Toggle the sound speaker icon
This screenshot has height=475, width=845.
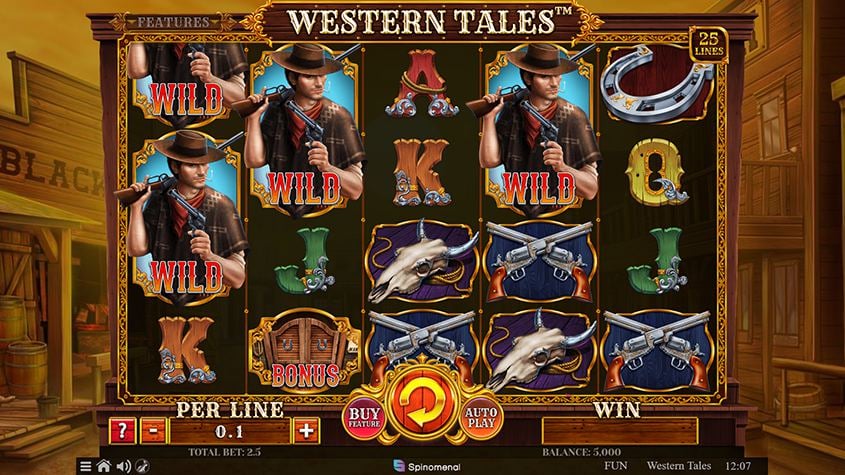pyautogui.click(x=122, y=466)
